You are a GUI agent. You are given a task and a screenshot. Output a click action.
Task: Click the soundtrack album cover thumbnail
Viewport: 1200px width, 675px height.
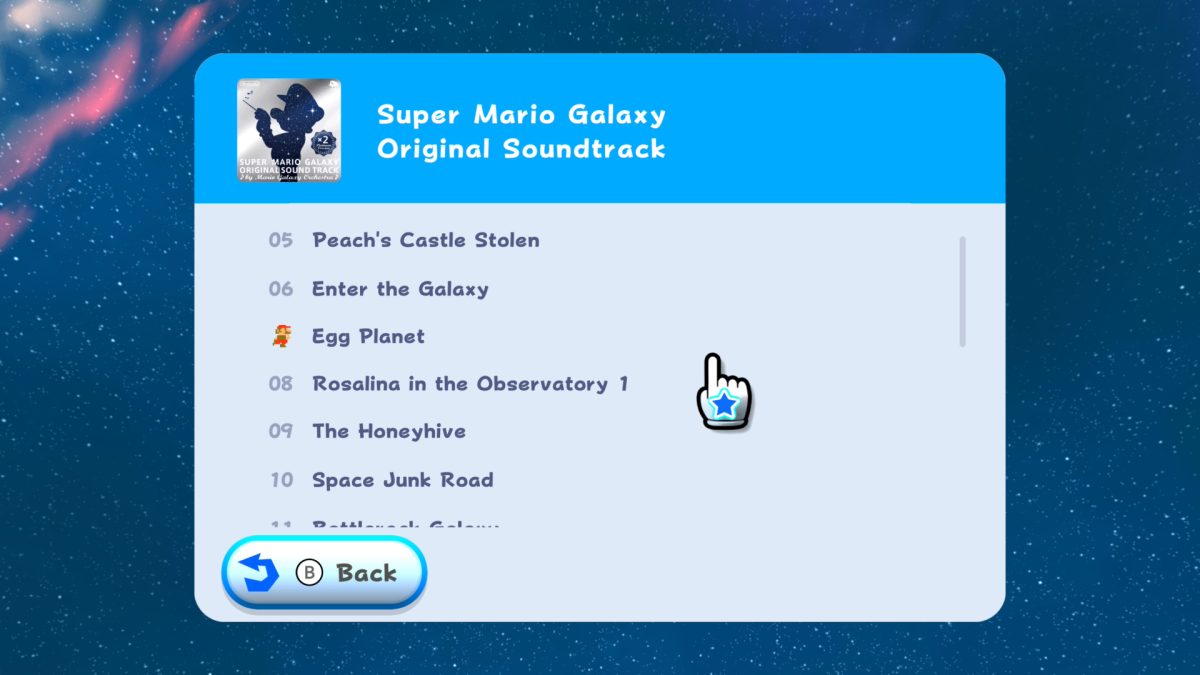point(289,130)
